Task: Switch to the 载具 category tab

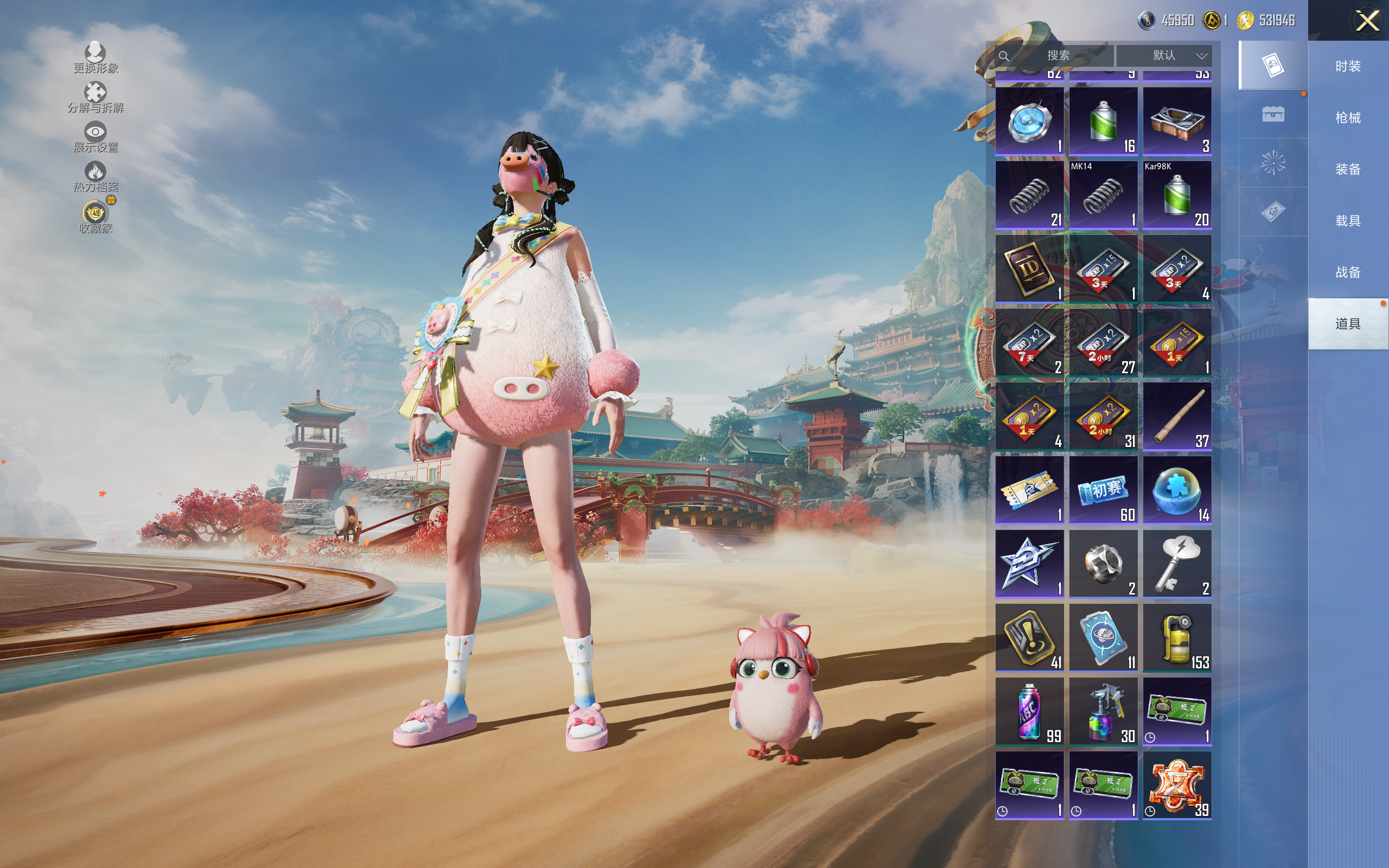Action: pyautogui.click(x=1347, y=221)
